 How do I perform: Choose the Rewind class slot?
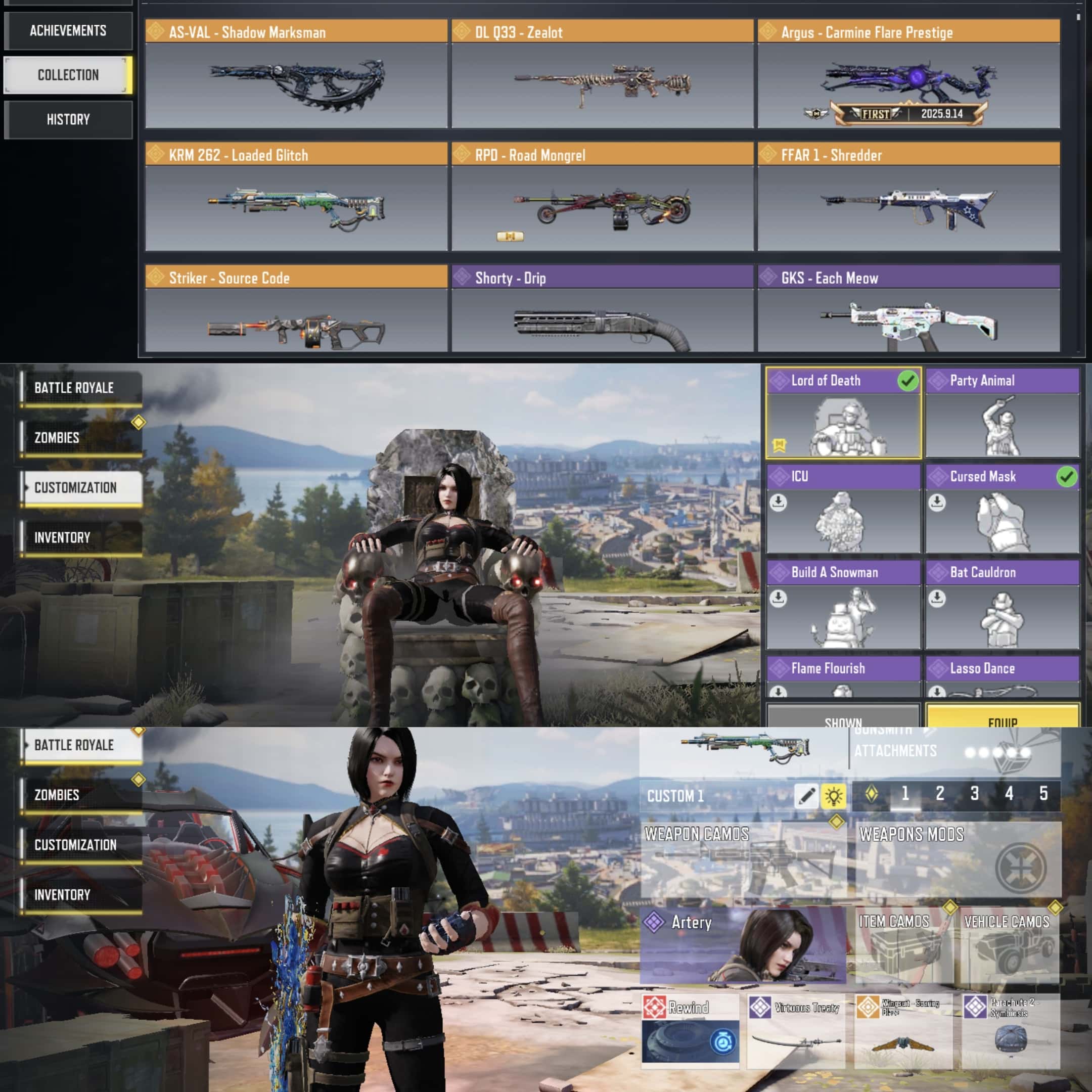[x=690, y=1030]
